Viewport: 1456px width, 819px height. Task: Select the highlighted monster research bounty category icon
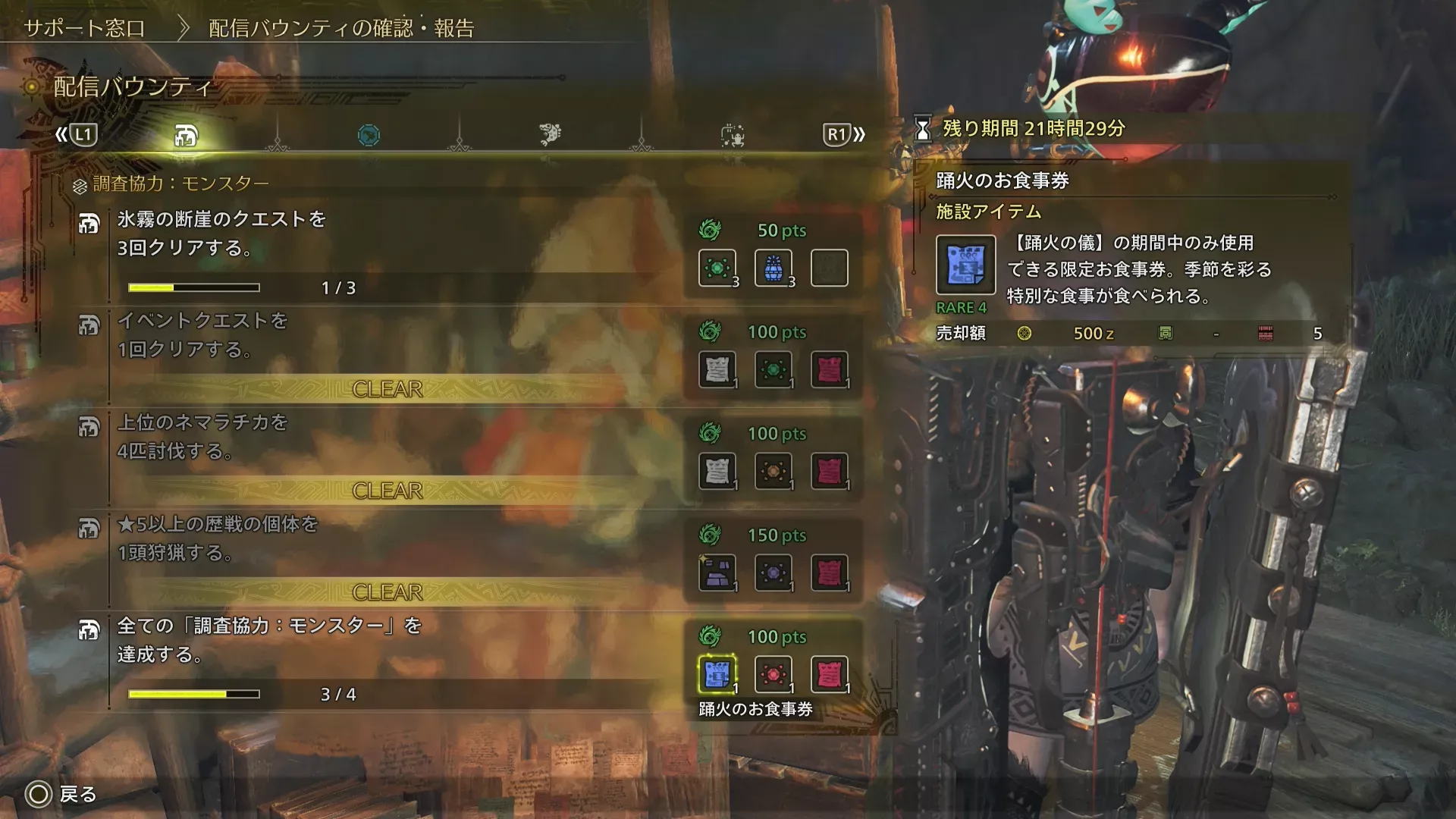[x=186, y=135]
